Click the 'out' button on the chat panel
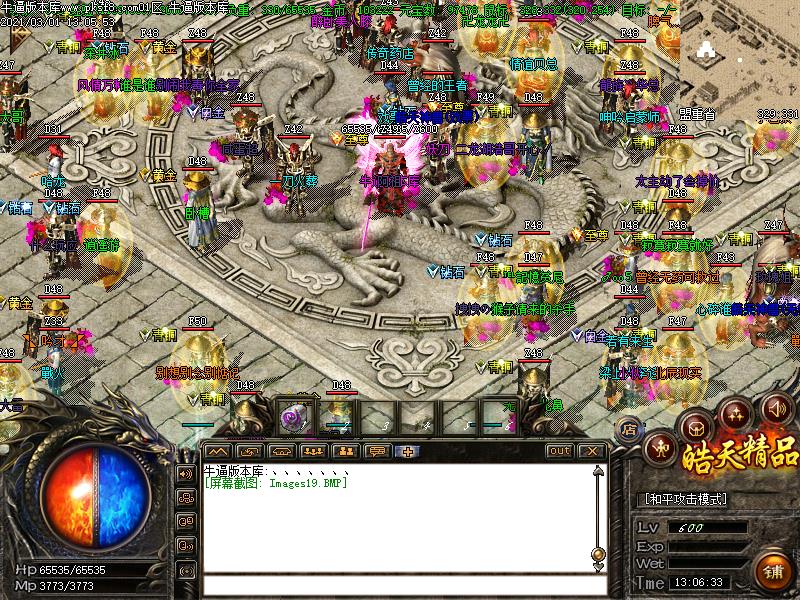 point(560,451)
